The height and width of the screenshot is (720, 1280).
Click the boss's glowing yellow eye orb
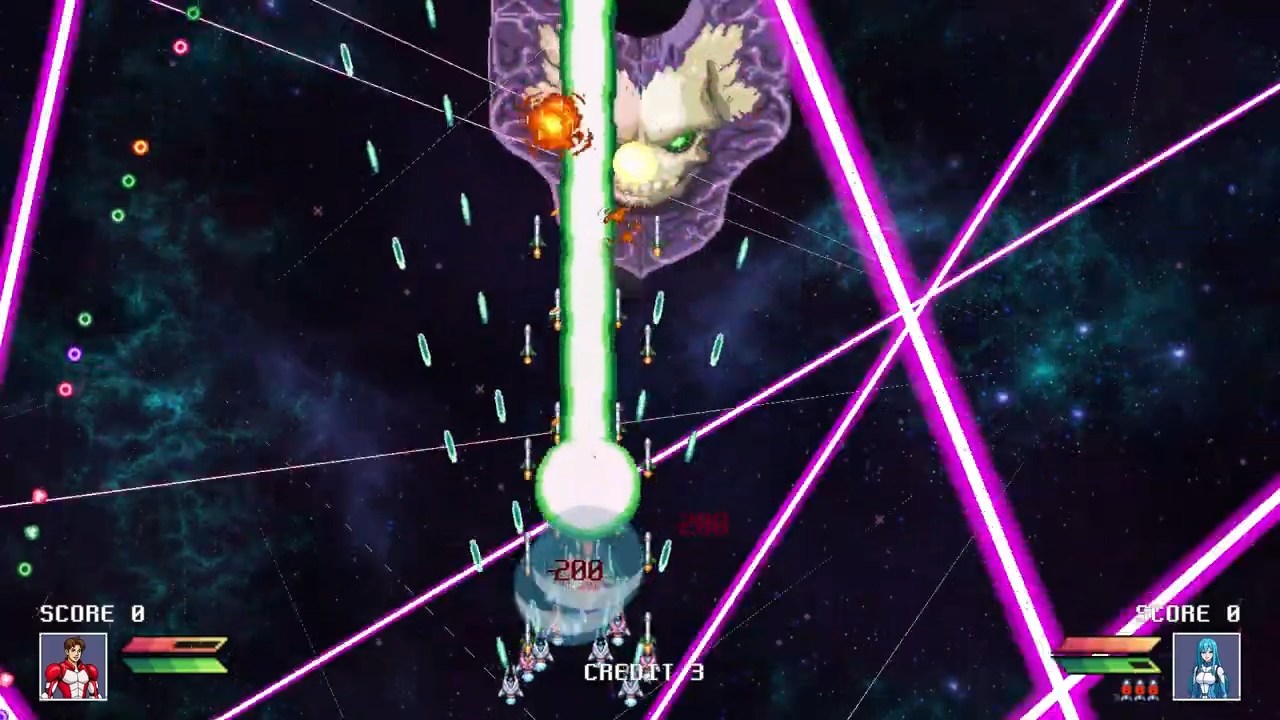tap(638, 160)
